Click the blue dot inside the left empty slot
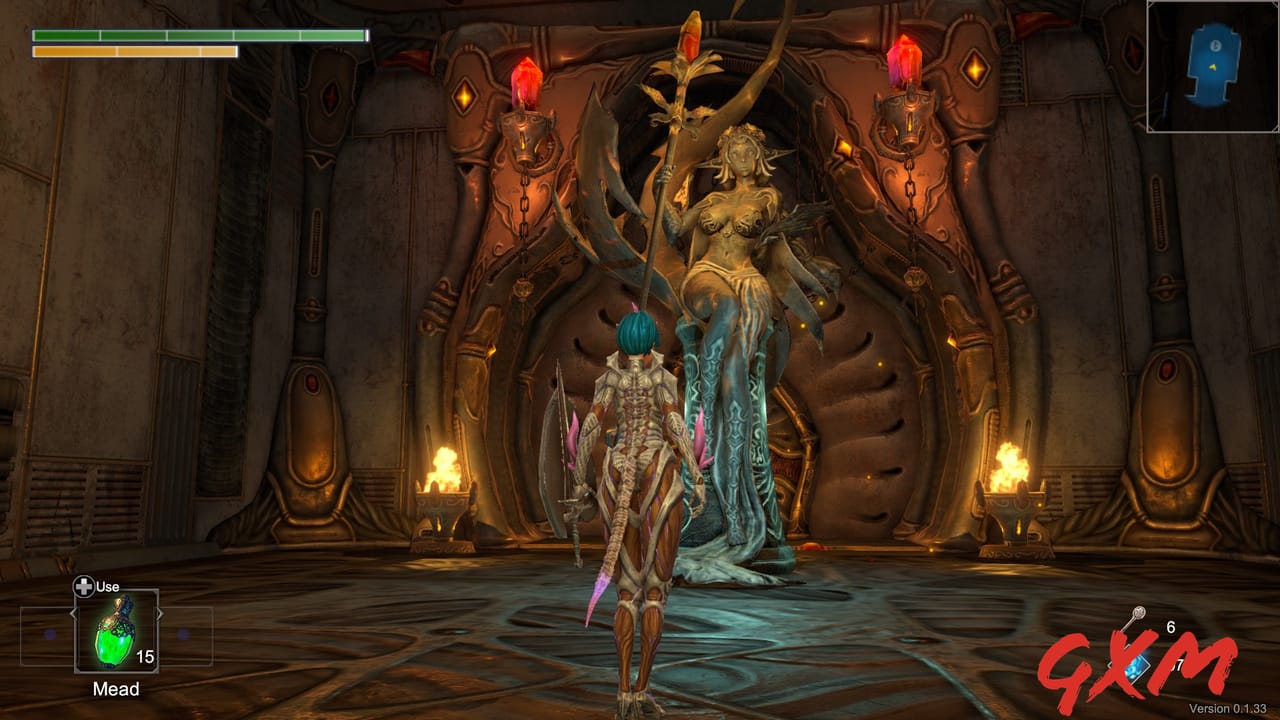 (x=50, y=634)
